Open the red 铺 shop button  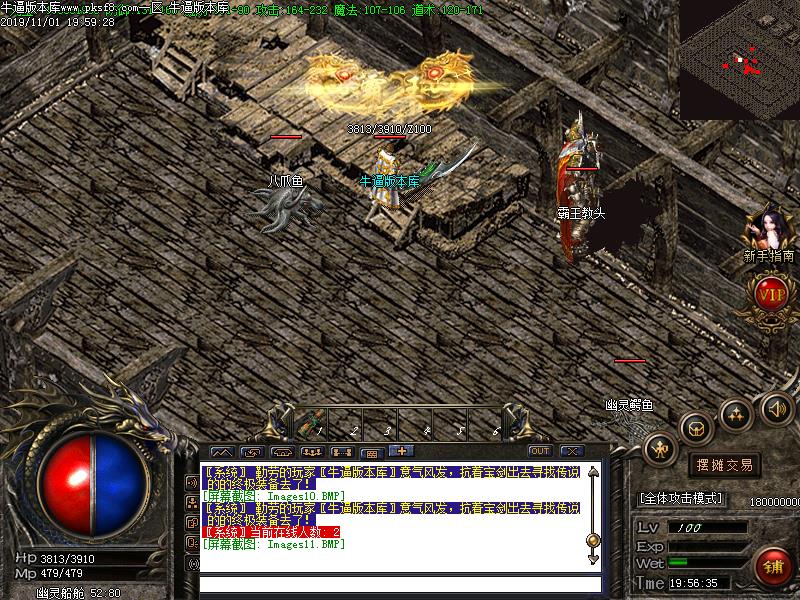click(x=772, y=567)
